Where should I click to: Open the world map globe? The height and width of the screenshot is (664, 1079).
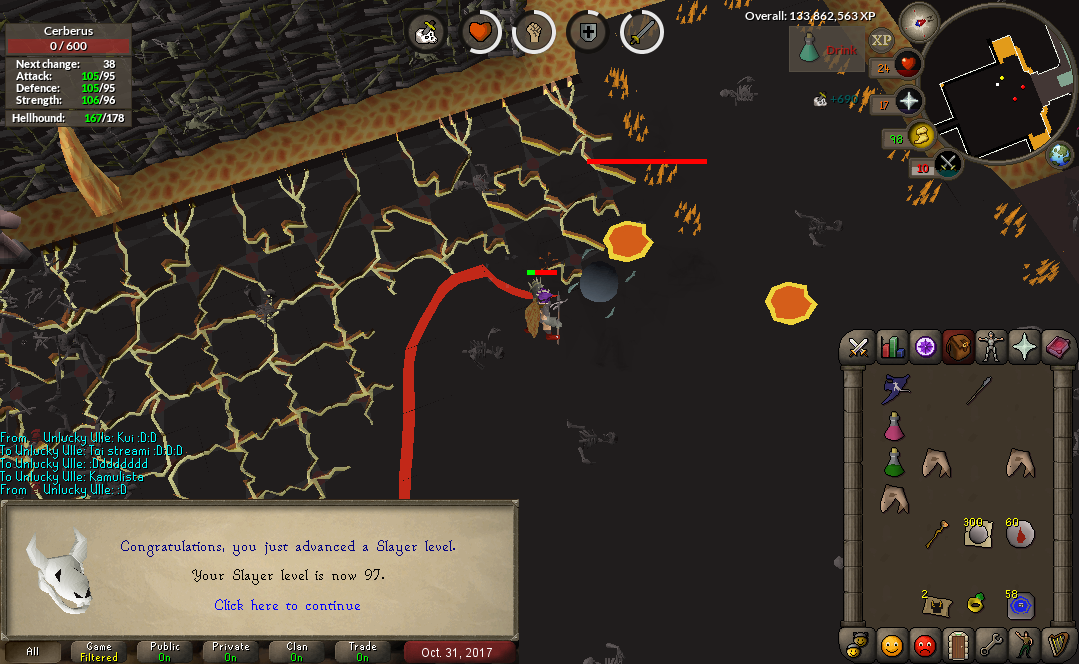coord(1059,155)
